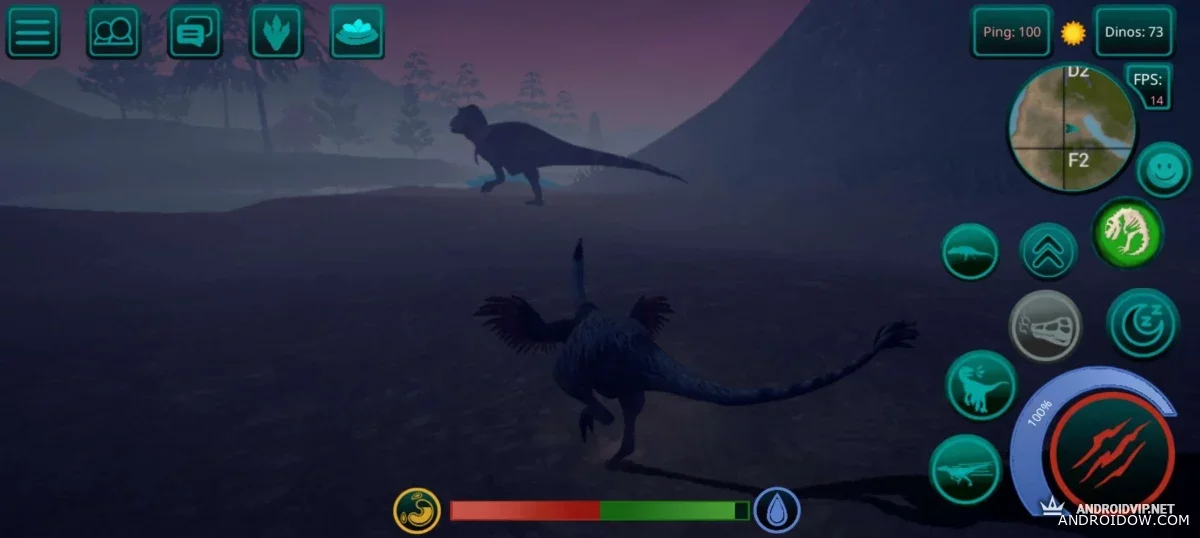Select the lying-down dinosaur icon

coord(970,251)
